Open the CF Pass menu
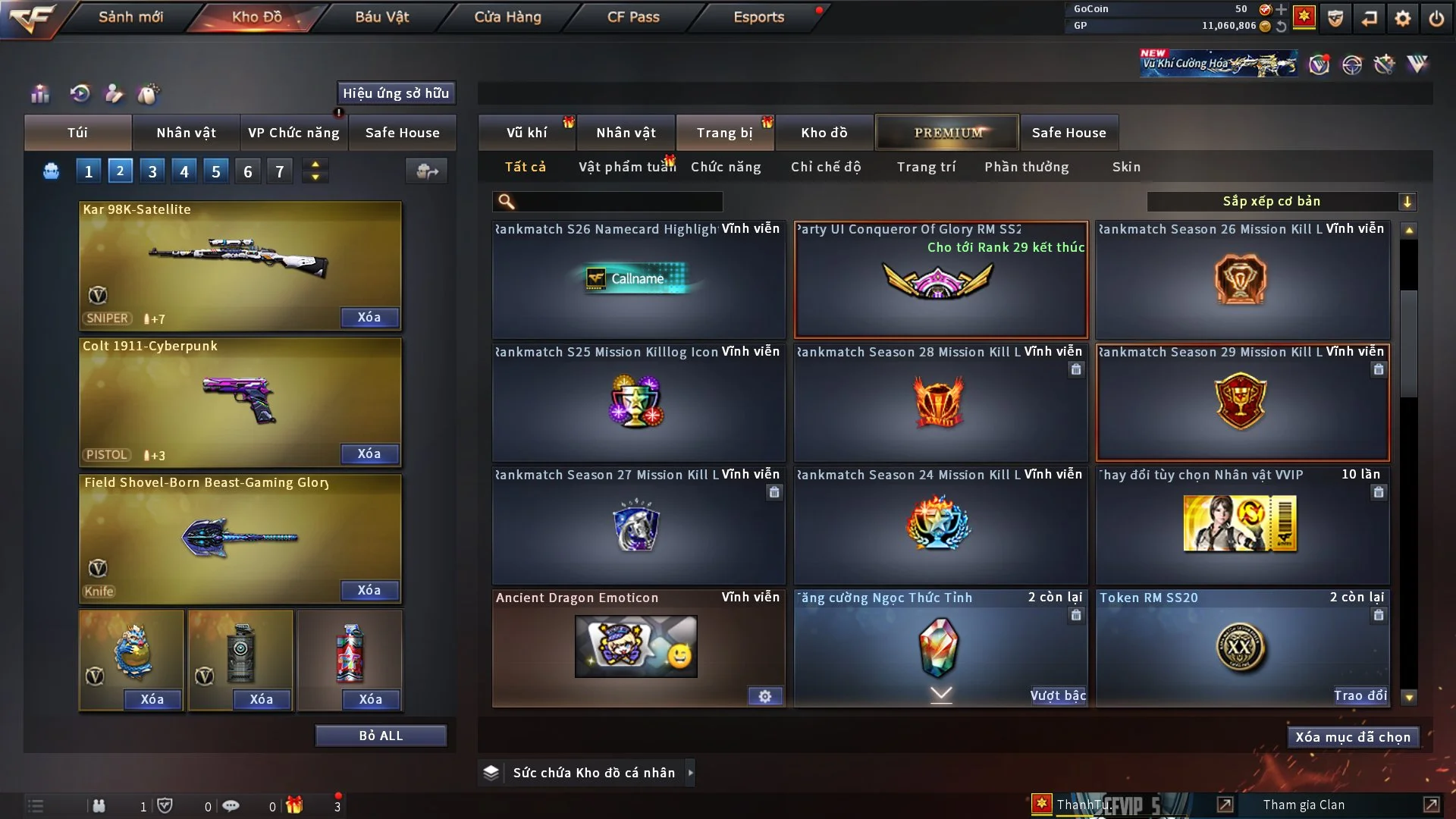1456x819 pixels. tap(633, 17)
